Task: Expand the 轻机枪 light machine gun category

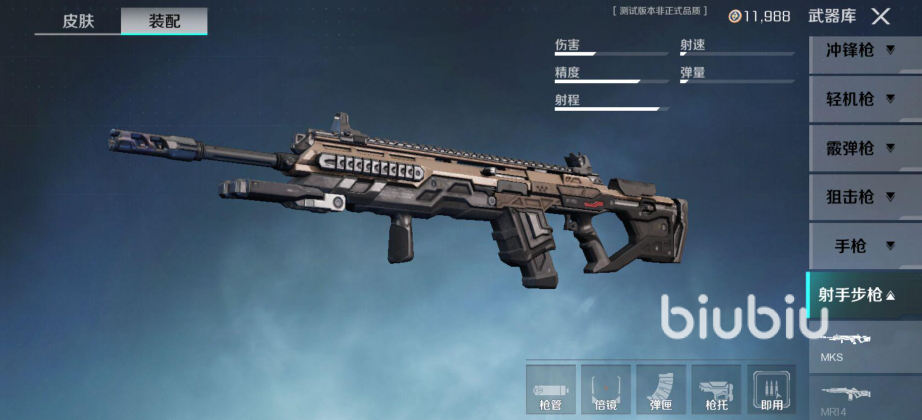Action: click(x=858, y=99)
